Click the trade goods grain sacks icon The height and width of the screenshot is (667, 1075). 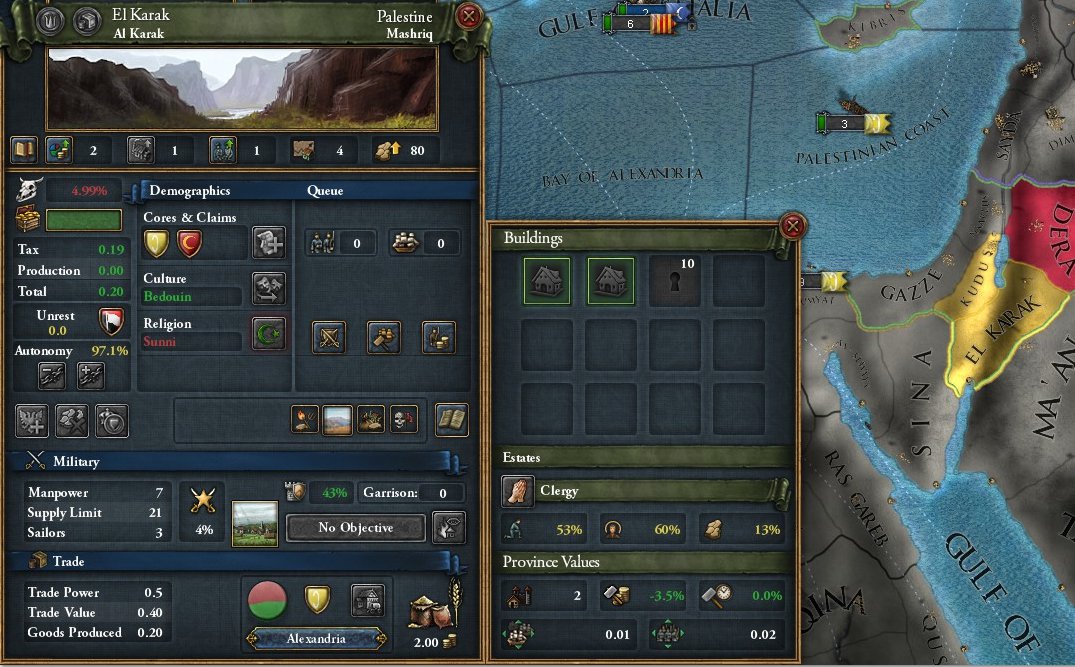tap(432, 610)
